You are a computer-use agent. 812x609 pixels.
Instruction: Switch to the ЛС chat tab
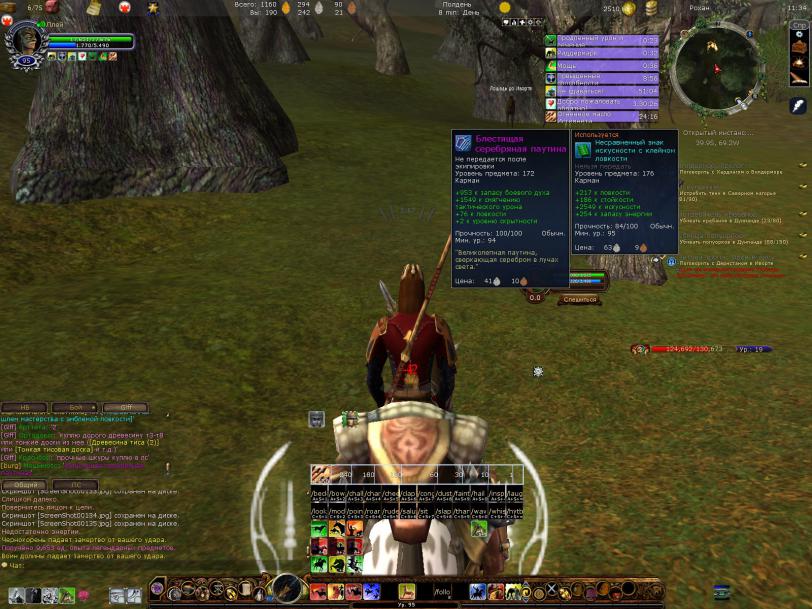coord(75,485)
